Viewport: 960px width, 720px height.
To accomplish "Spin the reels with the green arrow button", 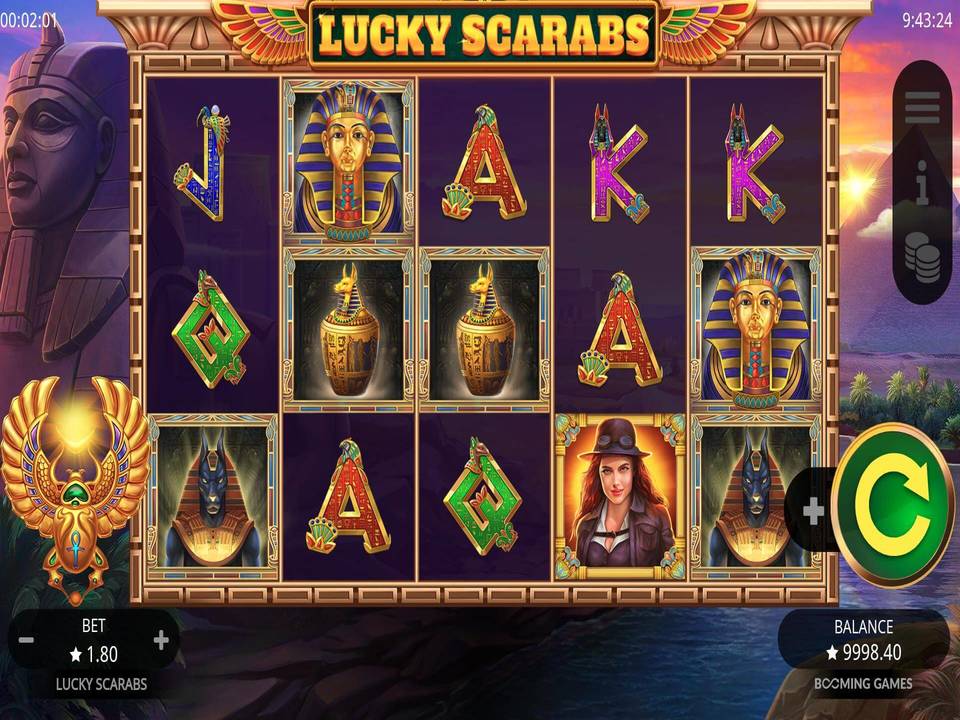I will (x=893, y=505).
